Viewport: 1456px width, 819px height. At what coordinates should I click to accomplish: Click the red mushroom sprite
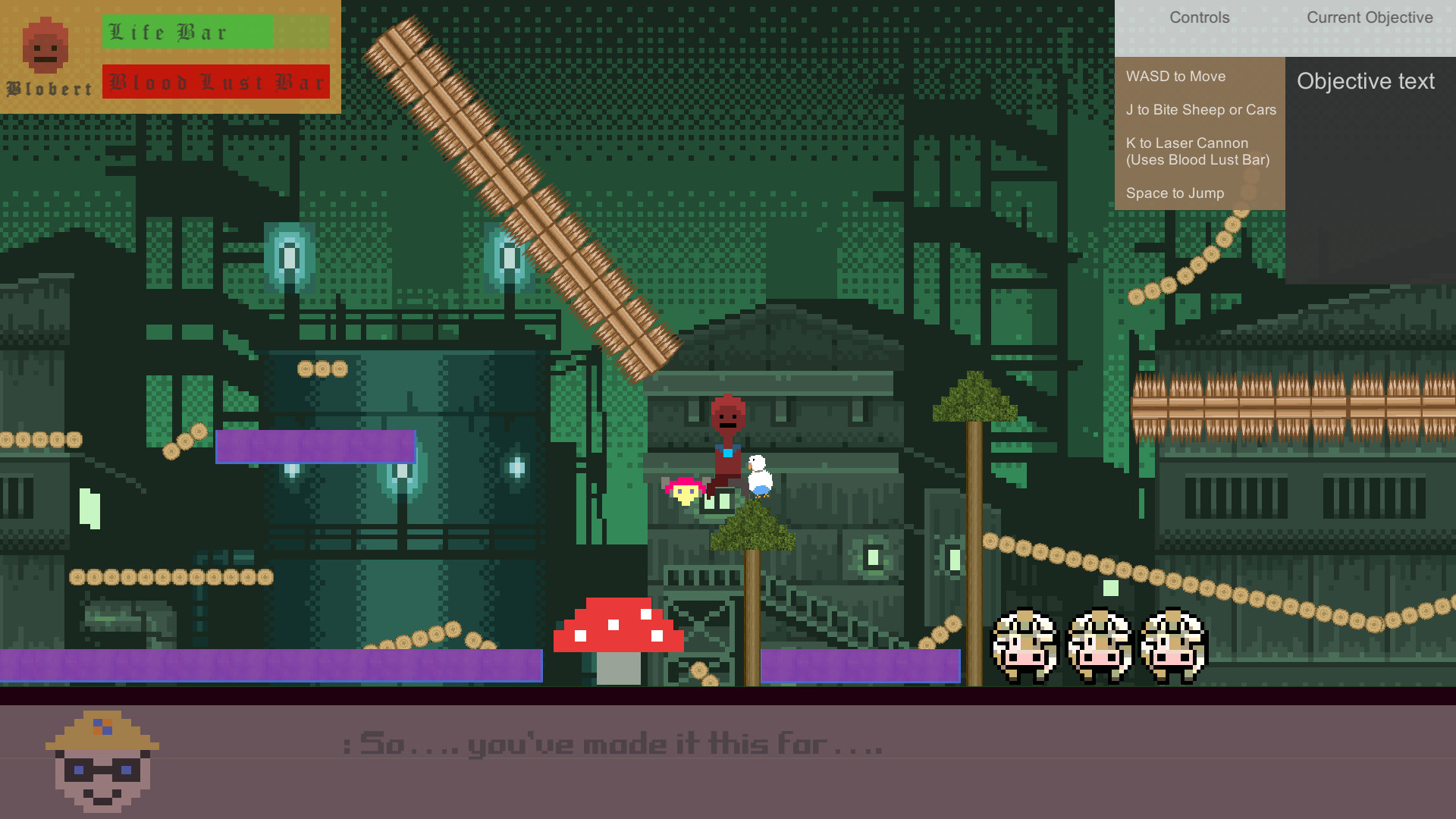pyautogui.click(x=620, y=626)
